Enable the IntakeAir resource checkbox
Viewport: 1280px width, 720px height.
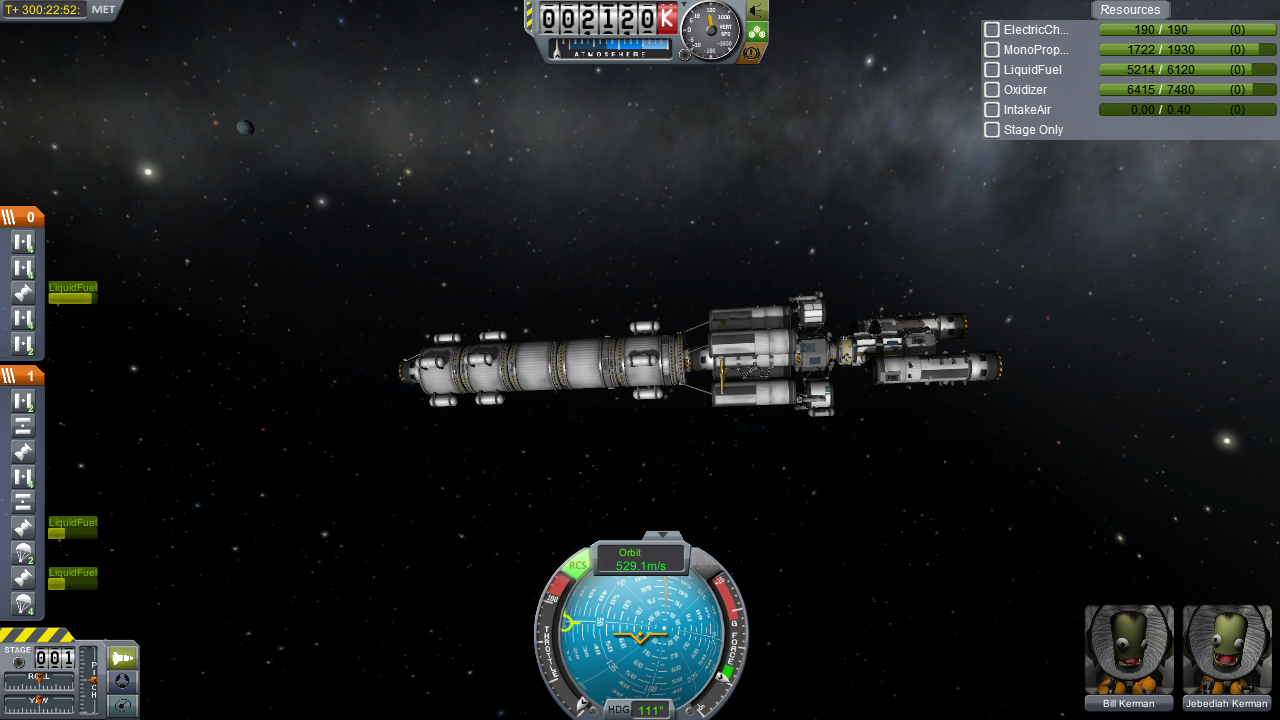click(x=992, y=110)
